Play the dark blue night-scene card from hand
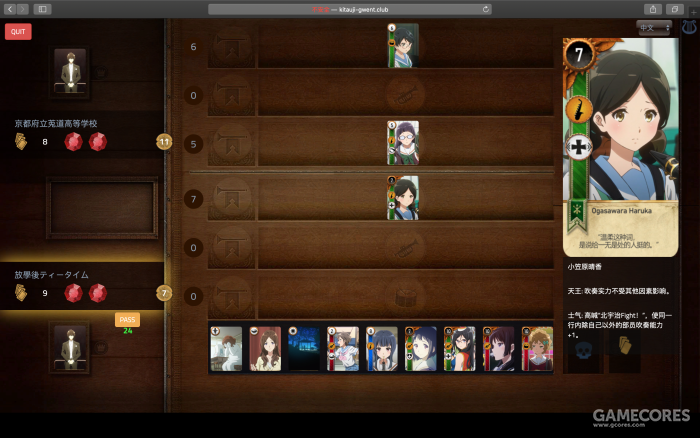 coord(304,349)
